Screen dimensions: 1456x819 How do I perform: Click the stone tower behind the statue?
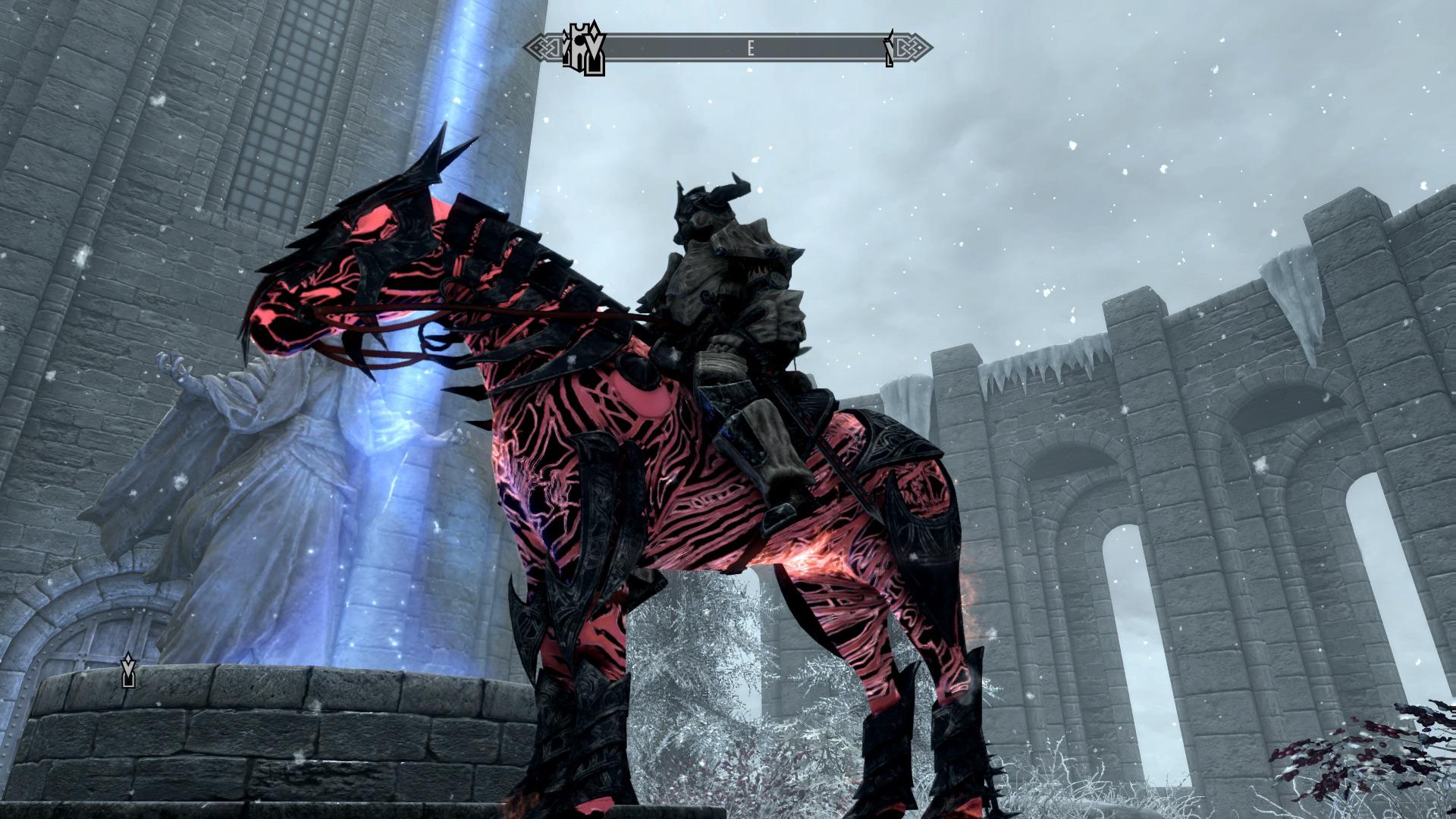coord(190,152)
